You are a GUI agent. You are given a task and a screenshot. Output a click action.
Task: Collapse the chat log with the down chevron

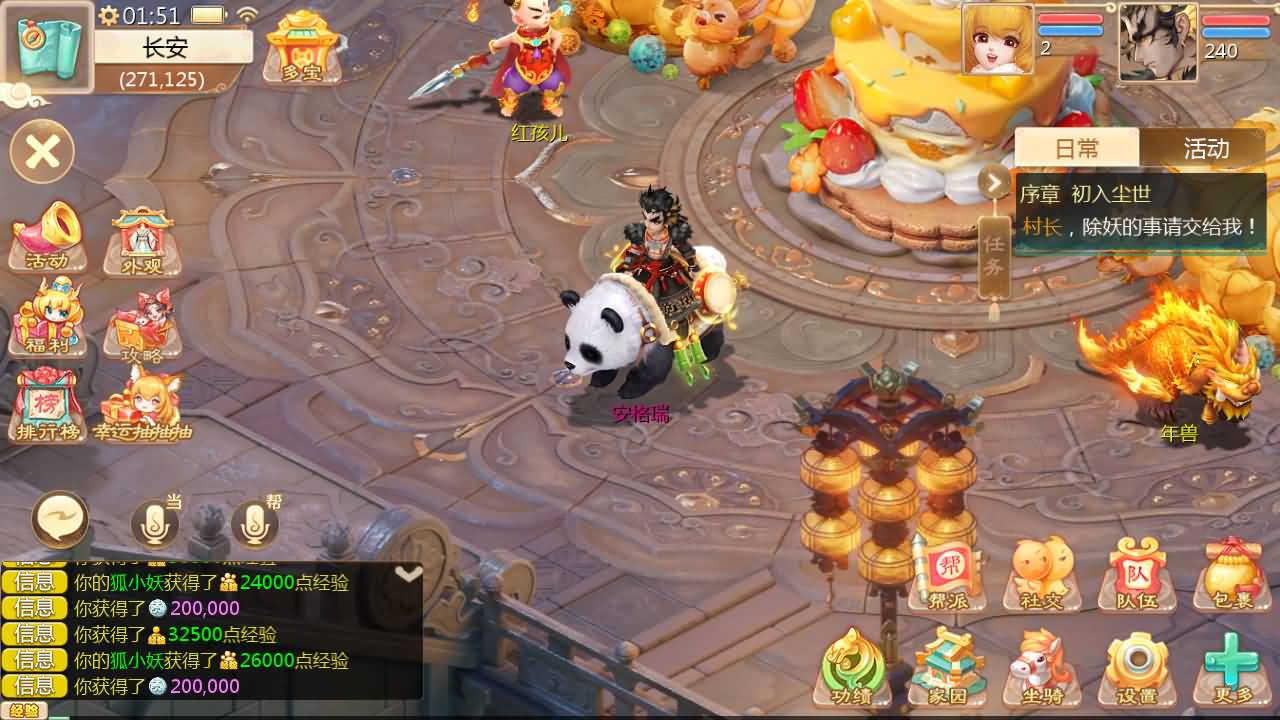pos(408,571)
